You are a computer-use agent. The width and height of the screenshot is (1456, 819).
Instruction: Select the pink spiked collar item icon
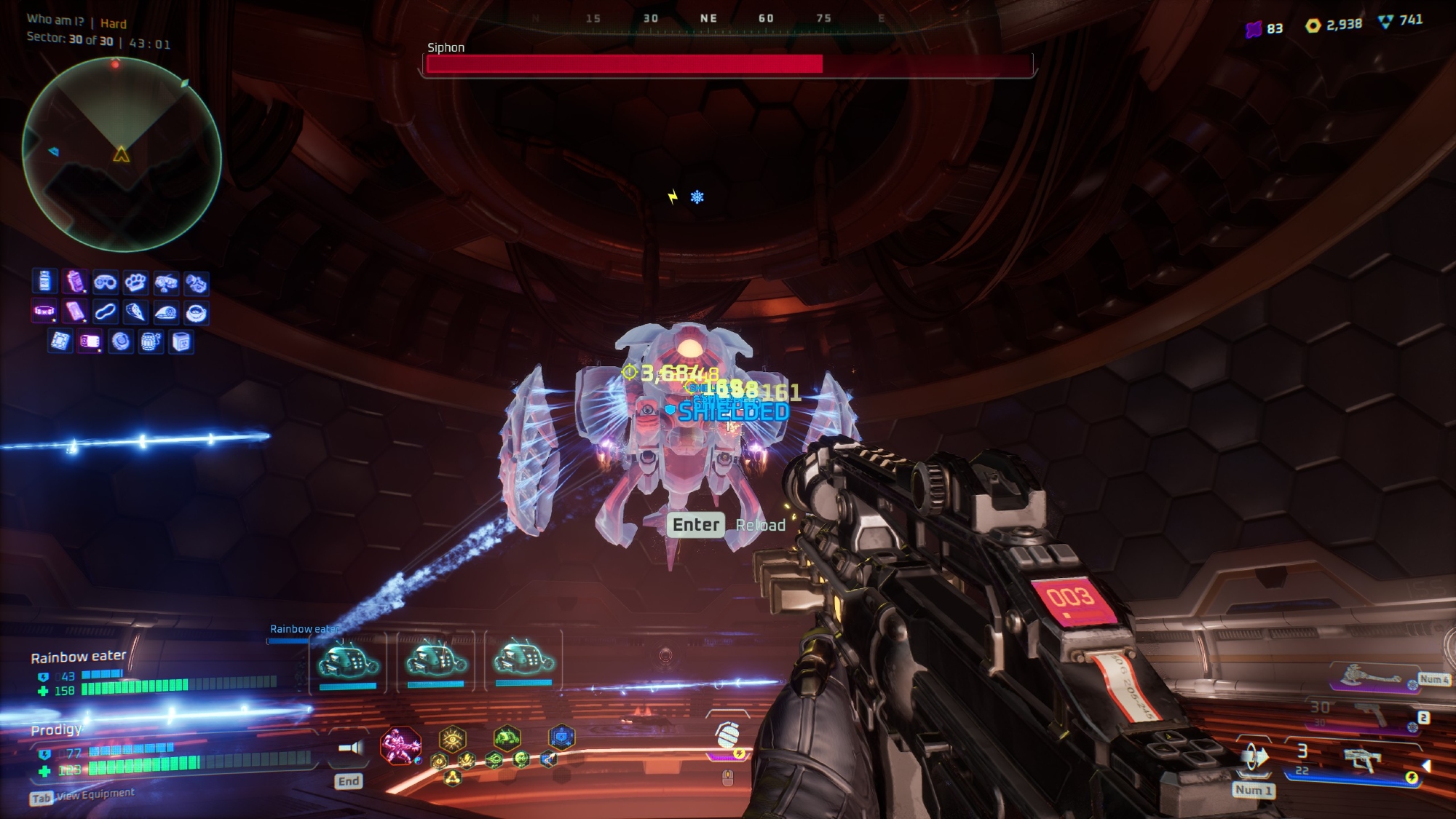[x=44, y=312]
